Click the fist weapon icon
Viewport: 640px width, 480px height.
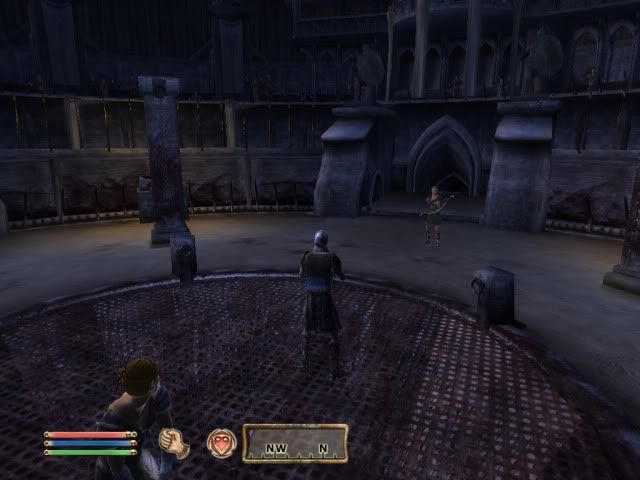point(174,443)
